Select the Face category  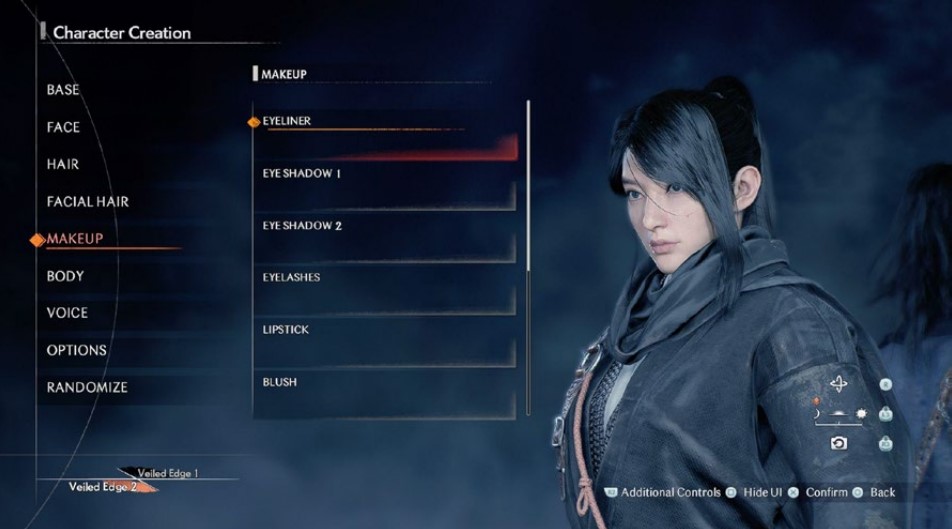point(63,127)
